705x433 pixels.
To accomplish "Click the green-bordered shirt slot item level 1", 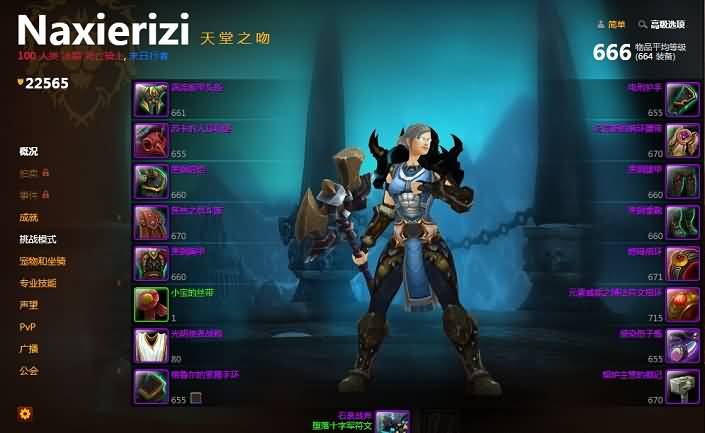I will tap(150, 304).
